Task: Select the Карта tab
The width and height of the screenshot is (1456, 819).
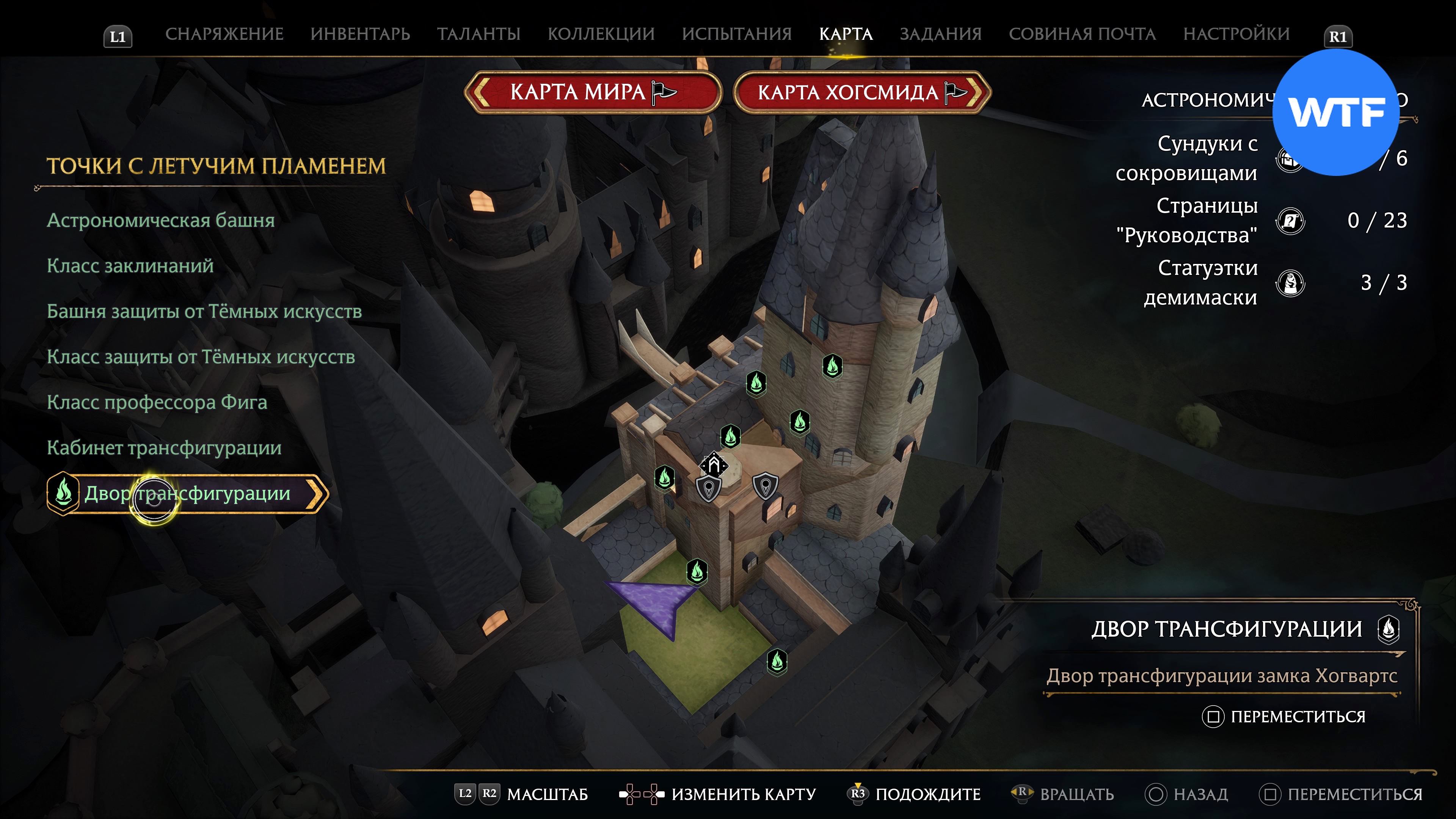Action: (x=846, y=34)
